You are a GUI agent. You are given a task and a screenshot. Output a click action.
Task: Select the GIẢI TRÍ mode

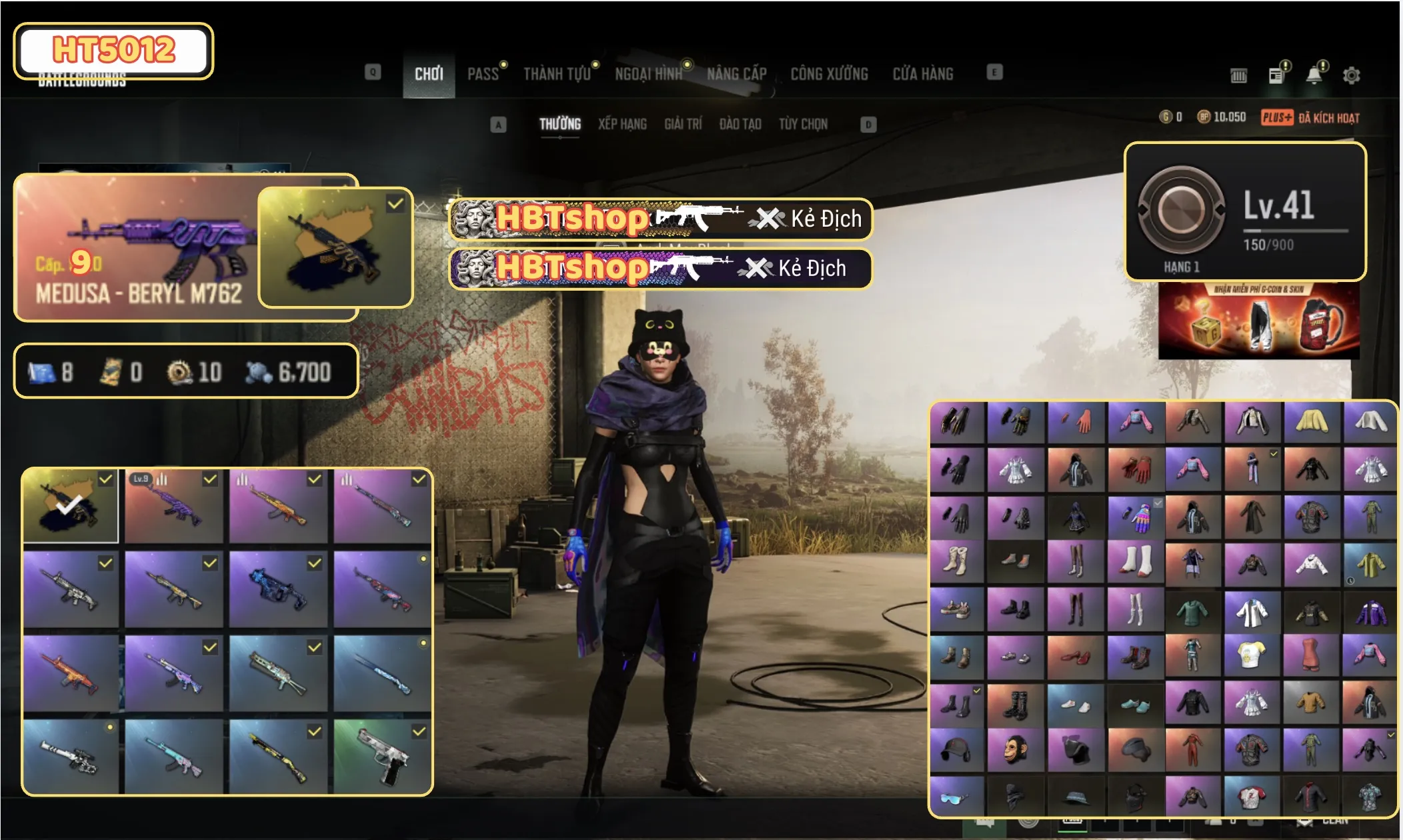point(683,124)
